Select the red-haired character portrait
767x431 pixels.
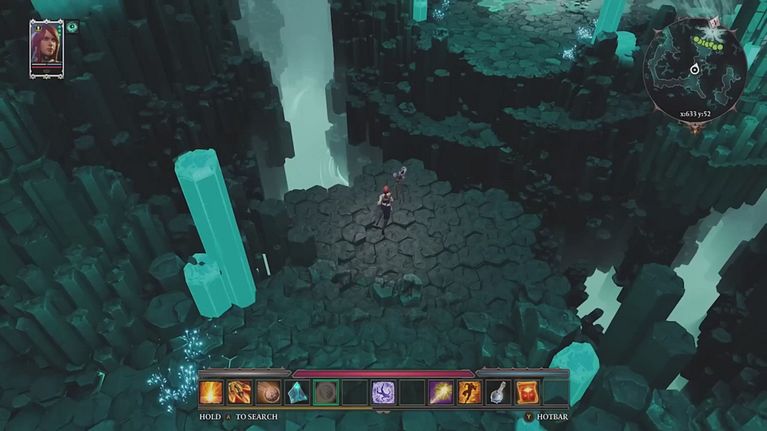pos(46,47)
